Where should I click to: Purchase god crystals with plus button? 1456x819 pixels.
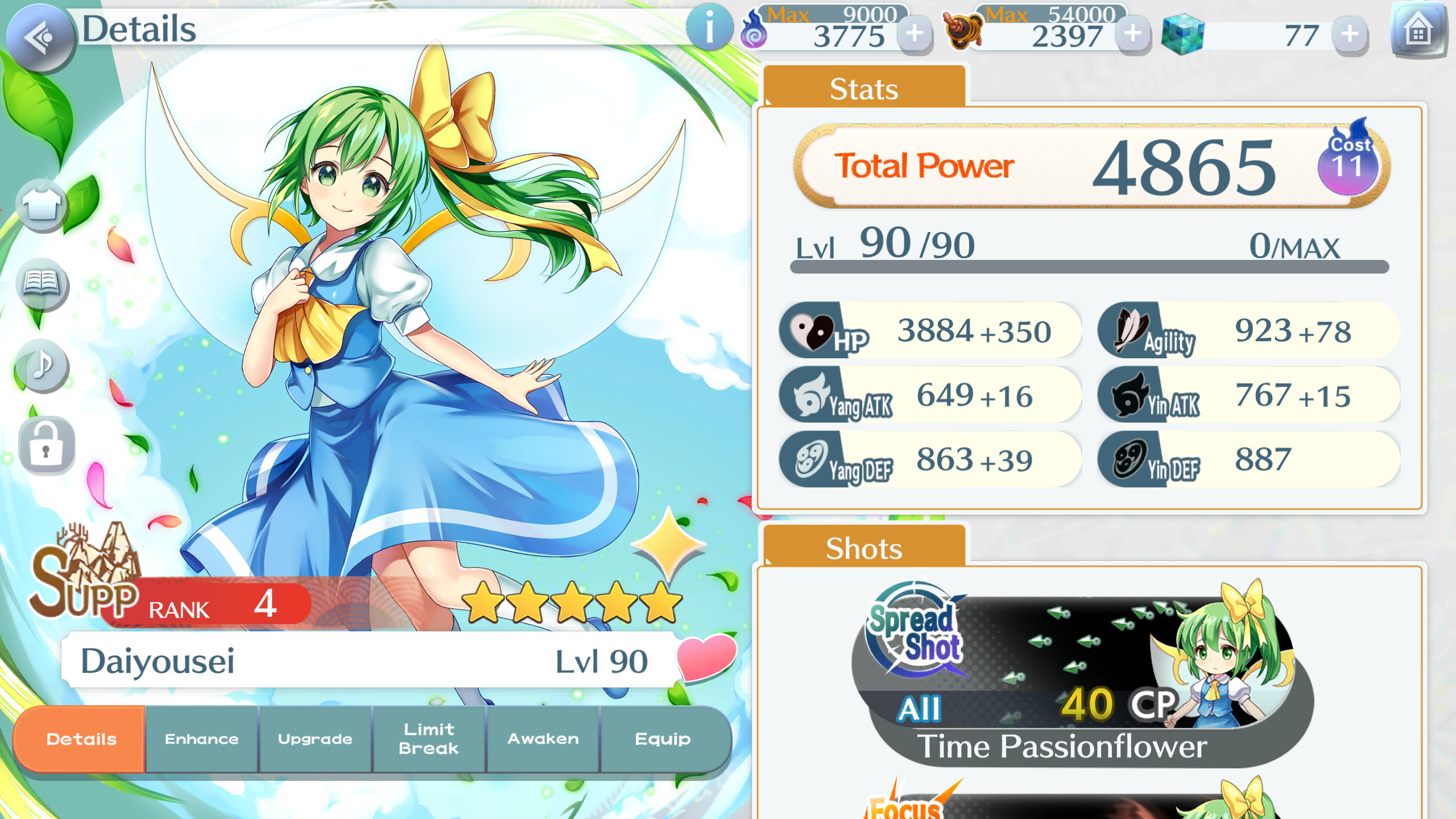1350,34
